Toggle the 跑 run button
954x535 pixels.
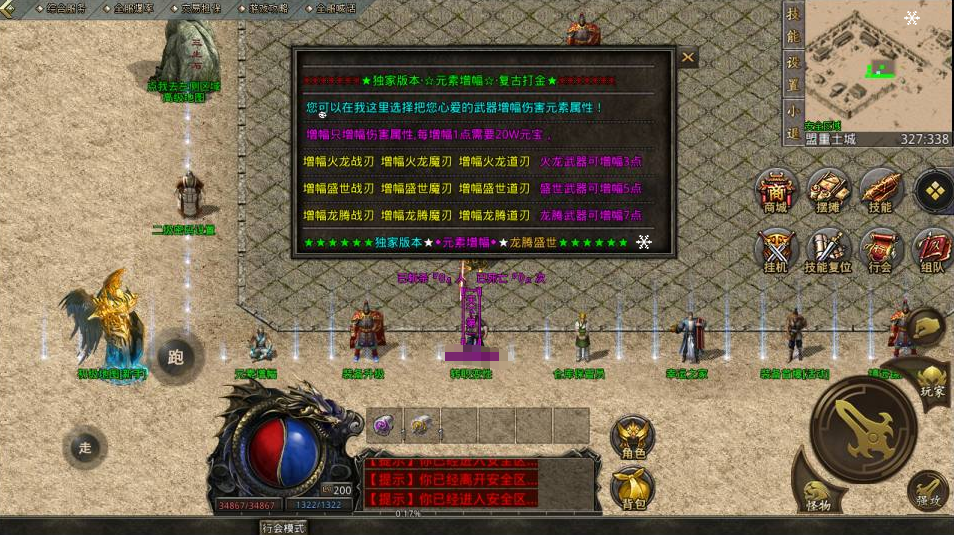pyautogui.click(x=177, y=357)
